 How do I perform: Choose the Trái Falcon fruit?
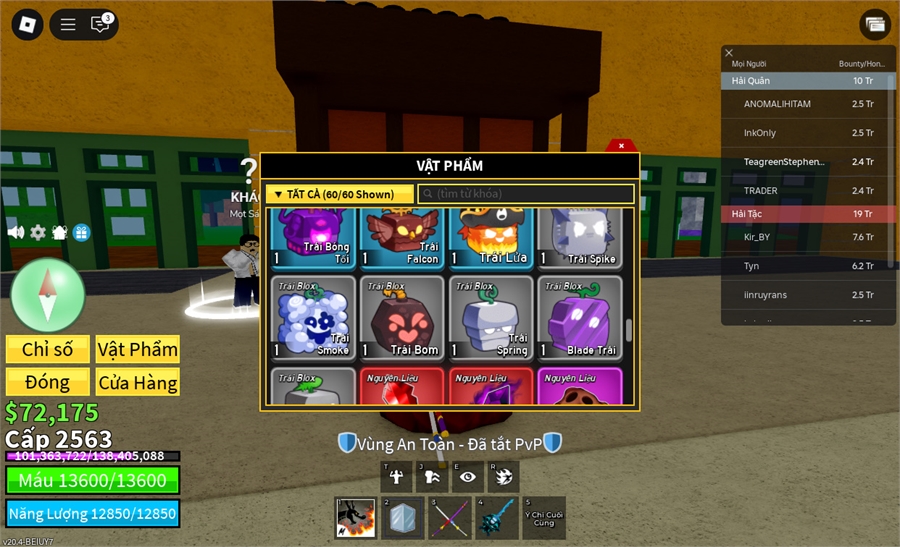click(x=401, y=238)
